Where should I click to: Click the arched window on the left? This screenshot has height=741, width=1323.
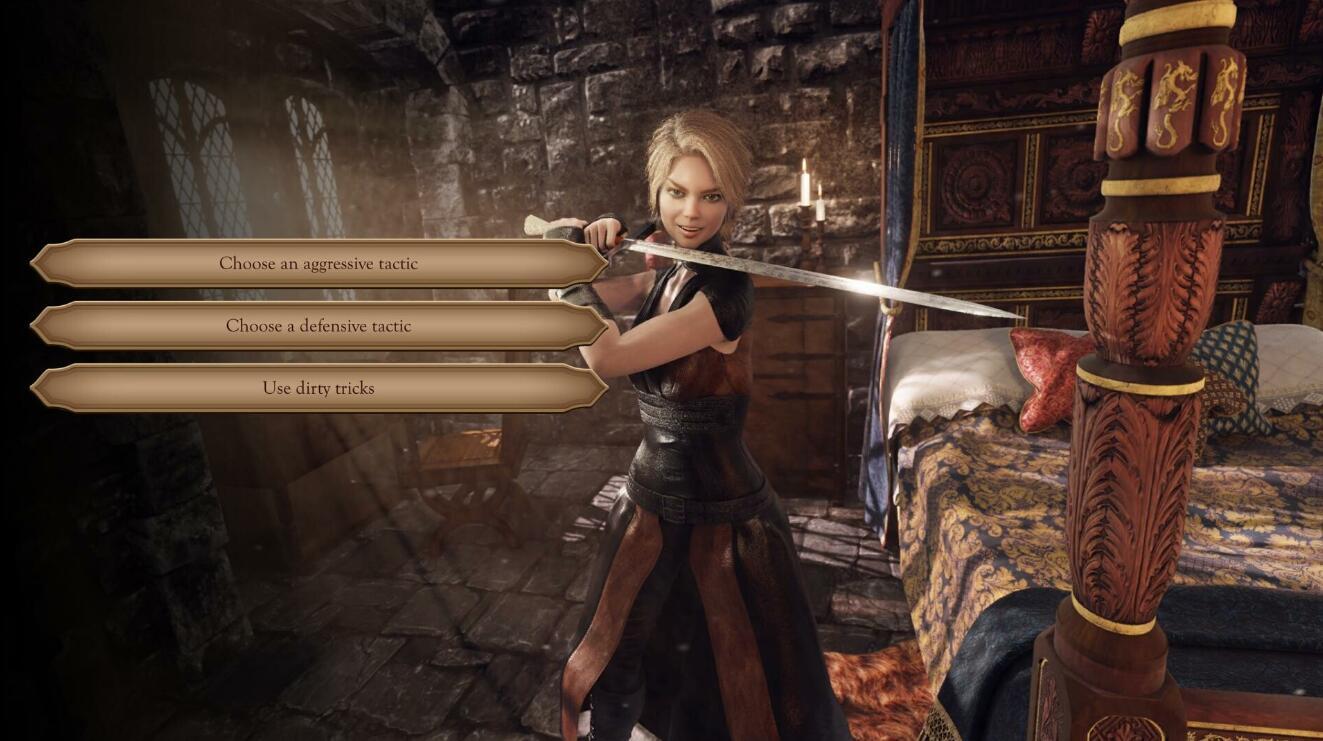tap(190, 150)
